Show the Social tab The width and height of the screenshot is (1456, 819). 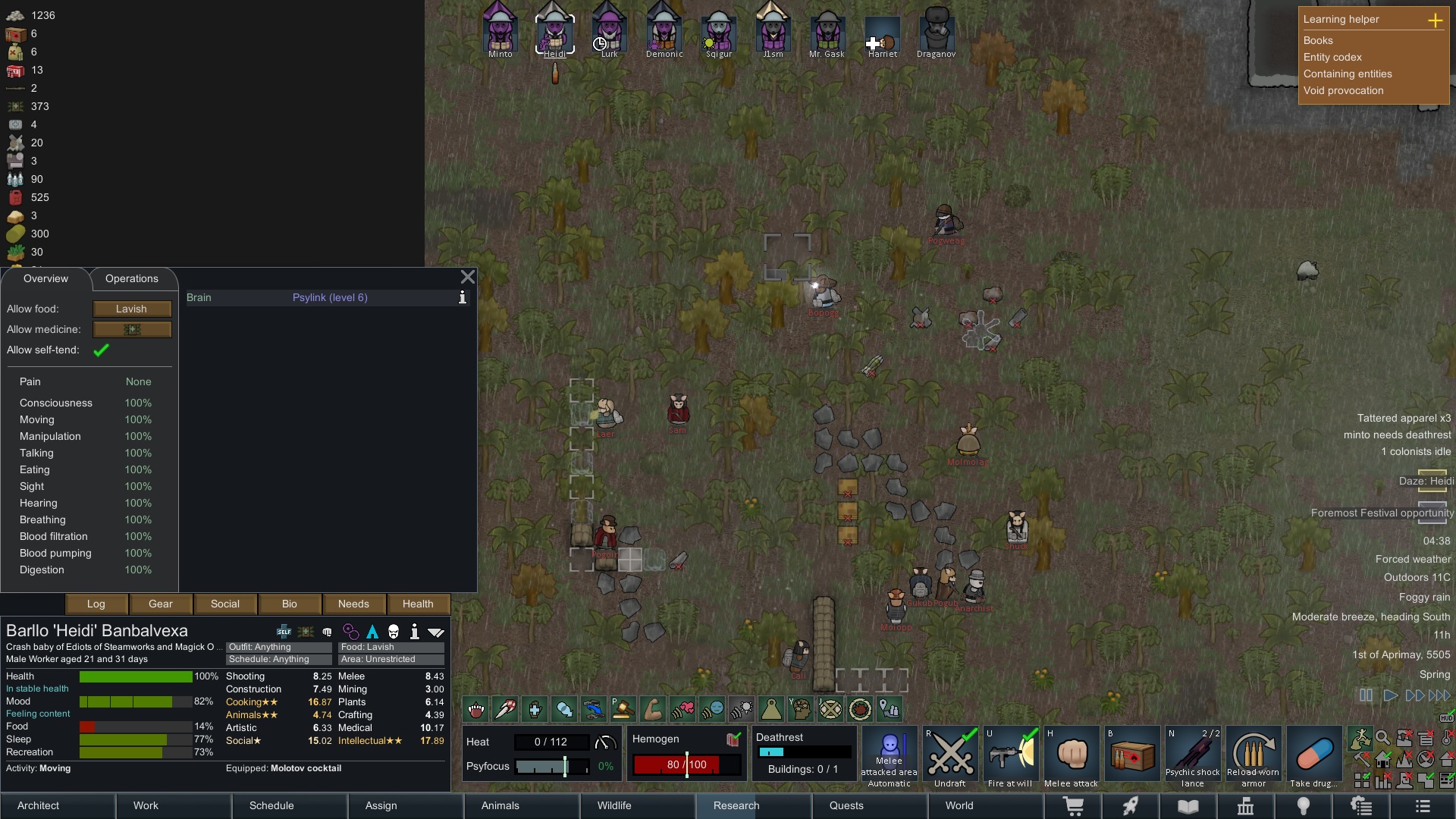pos(225,604)
